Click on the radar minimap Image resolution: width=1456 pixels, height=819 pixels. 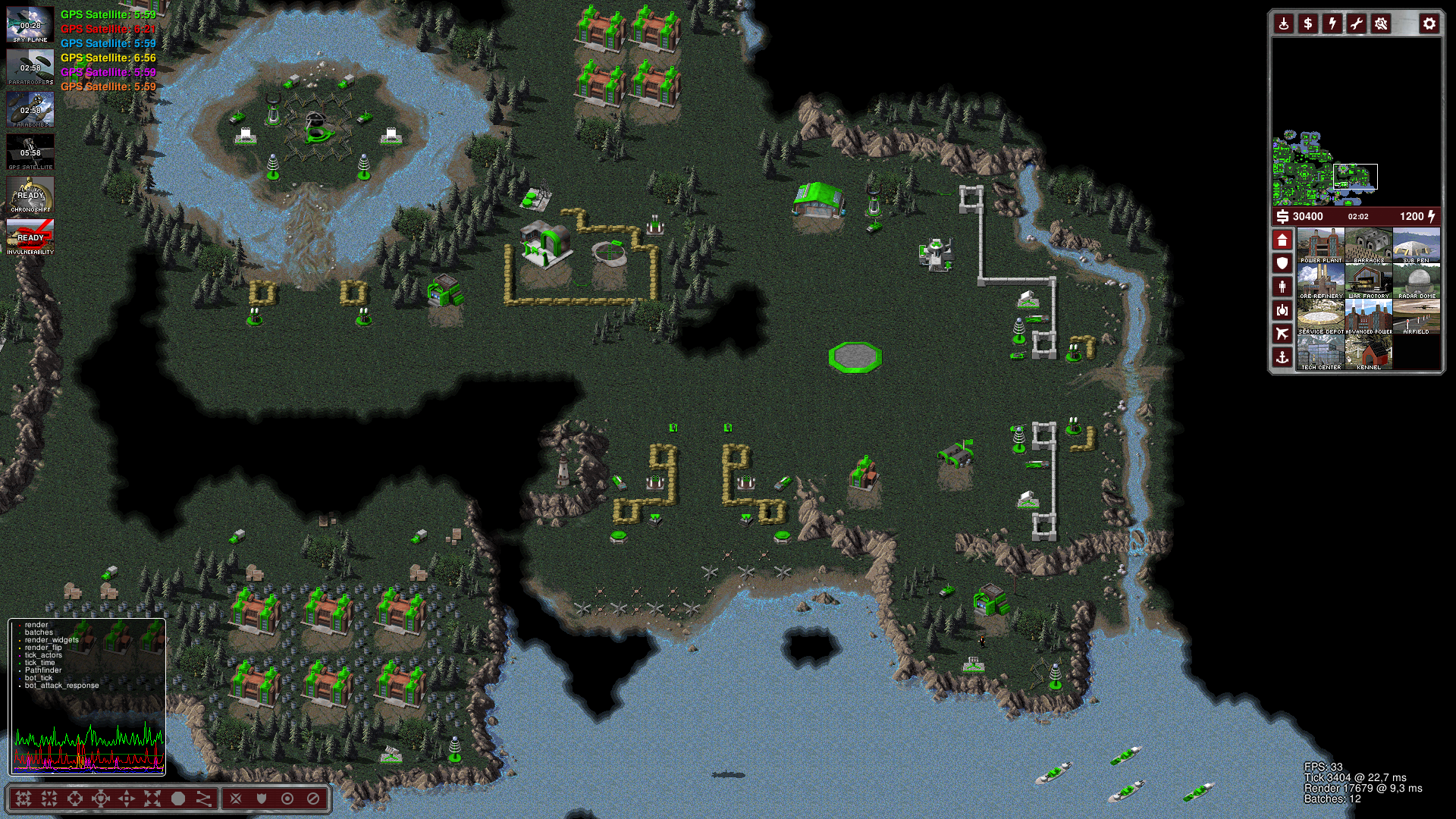pos(1356,121)
